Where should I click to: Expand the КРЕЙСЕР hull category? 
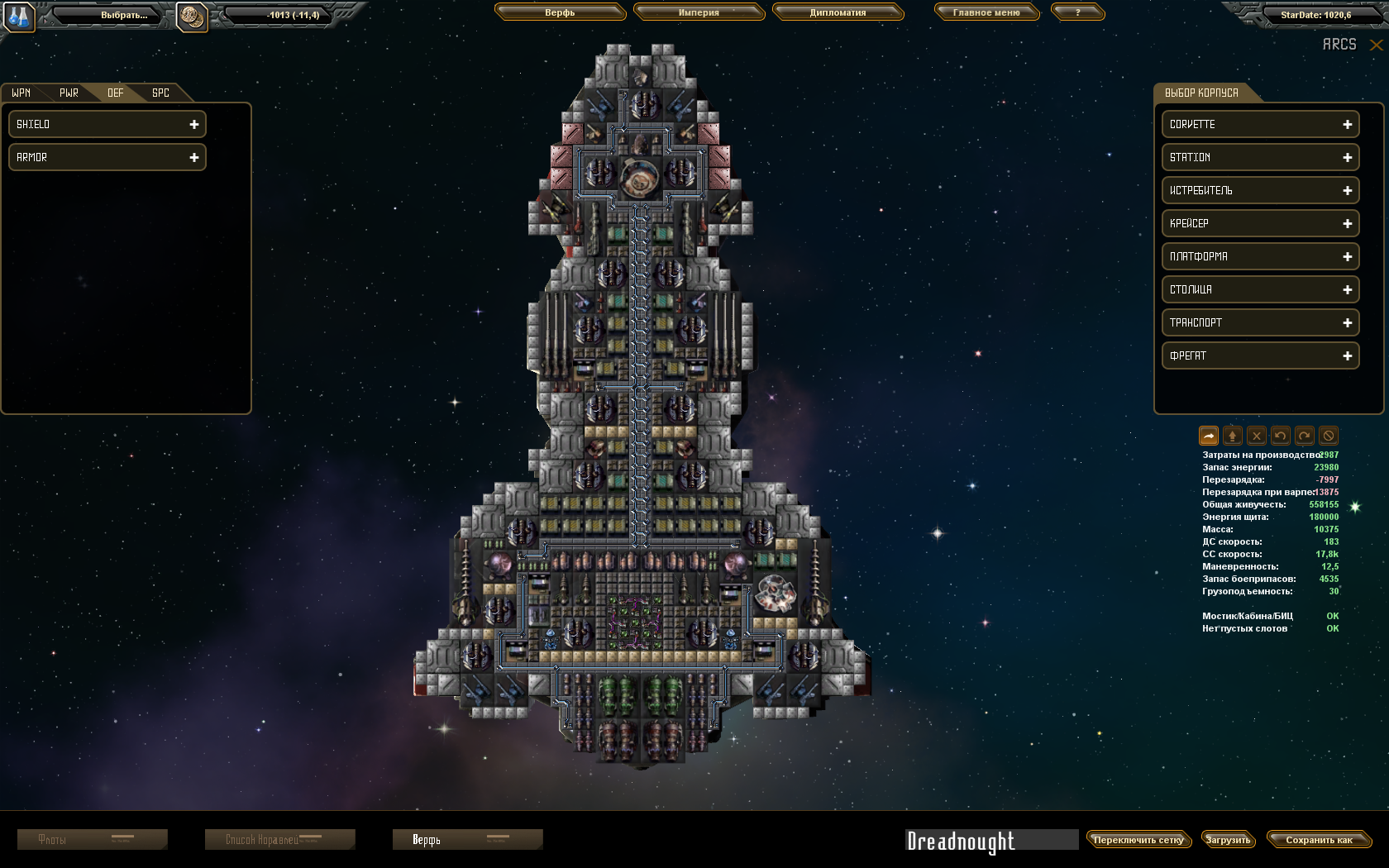[x=1260, y=223]
